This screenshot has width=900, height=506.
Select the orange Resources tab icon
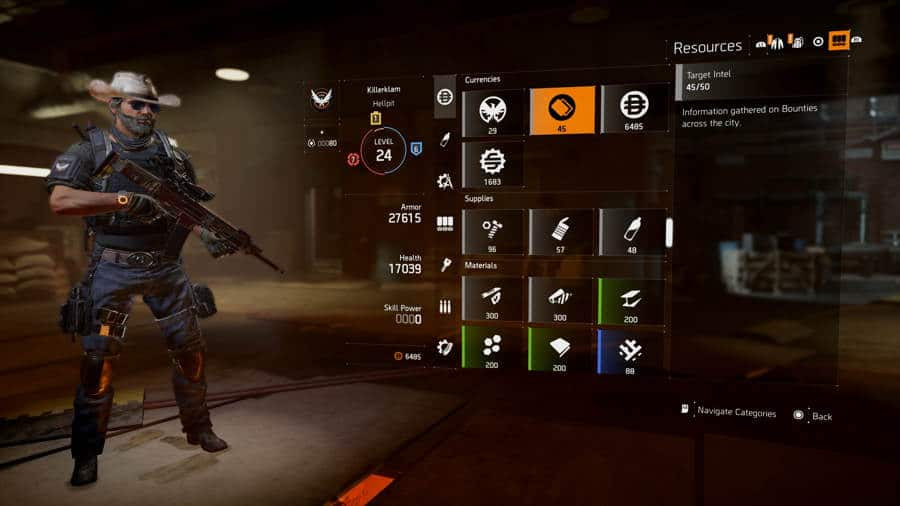coord(839,40)
